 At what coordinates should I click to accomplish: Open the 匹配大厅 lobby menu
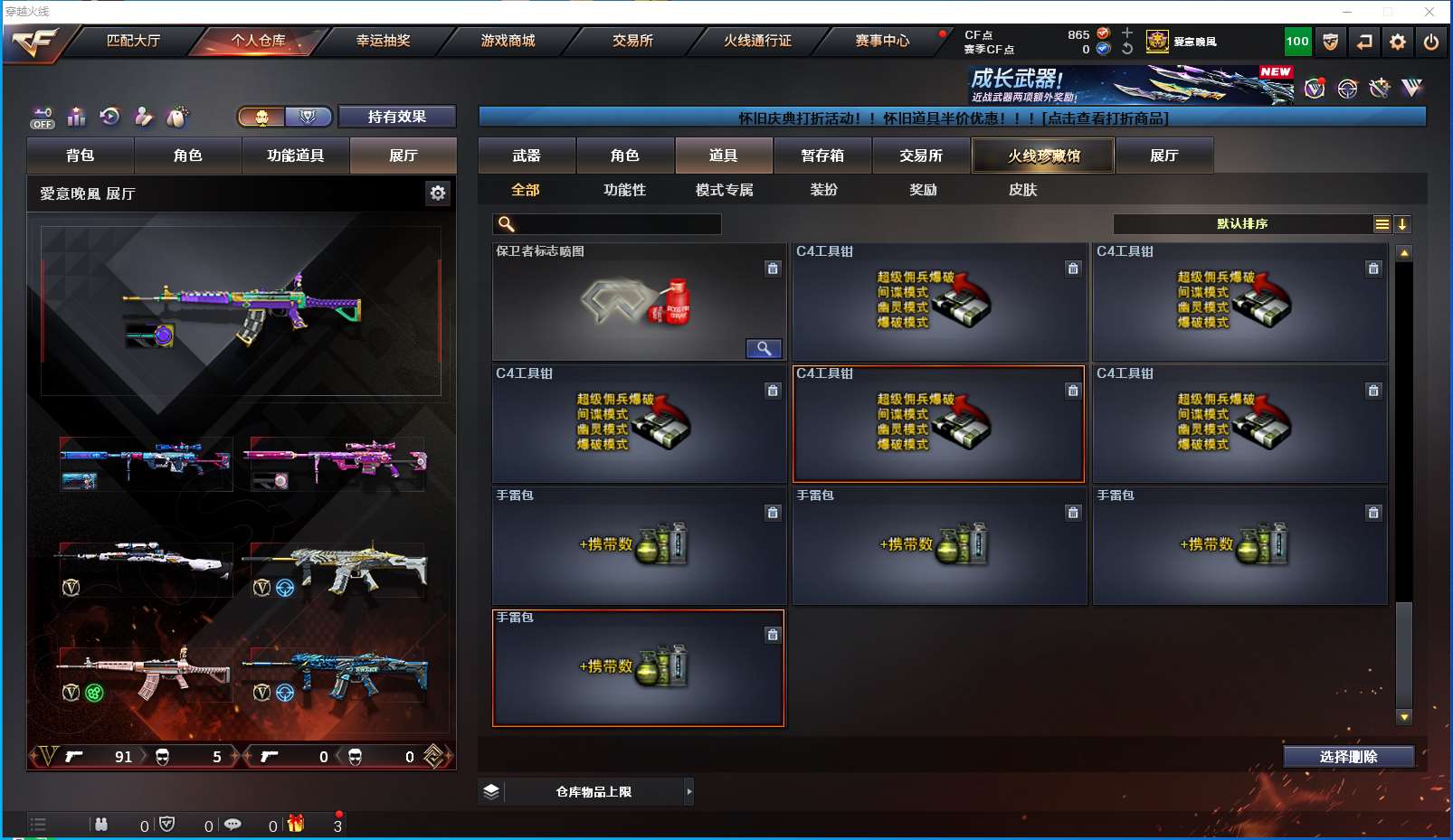[x=133, y=41]
